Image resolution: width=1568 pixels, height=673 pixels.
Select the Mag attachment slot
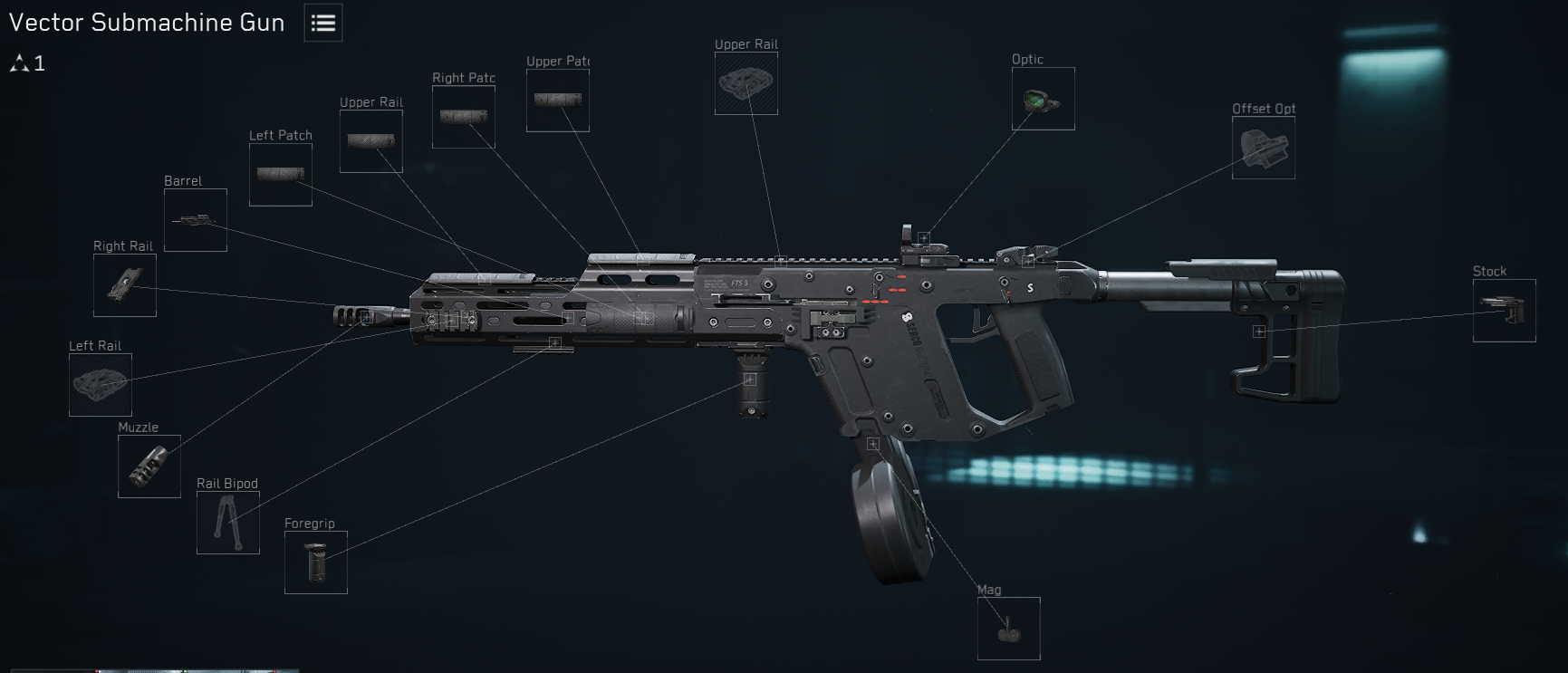point(1008,629)
